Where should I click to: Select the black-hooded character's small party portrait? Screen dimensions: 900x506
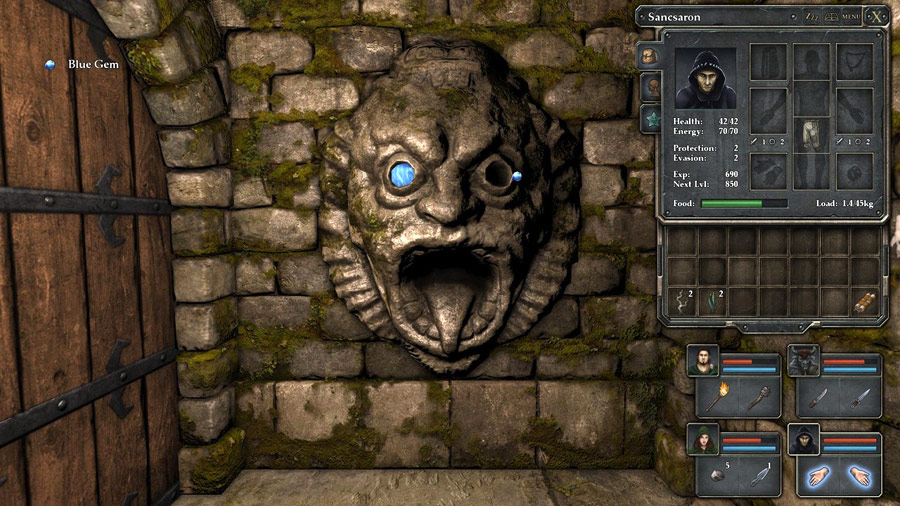click(x=802, y=439)
